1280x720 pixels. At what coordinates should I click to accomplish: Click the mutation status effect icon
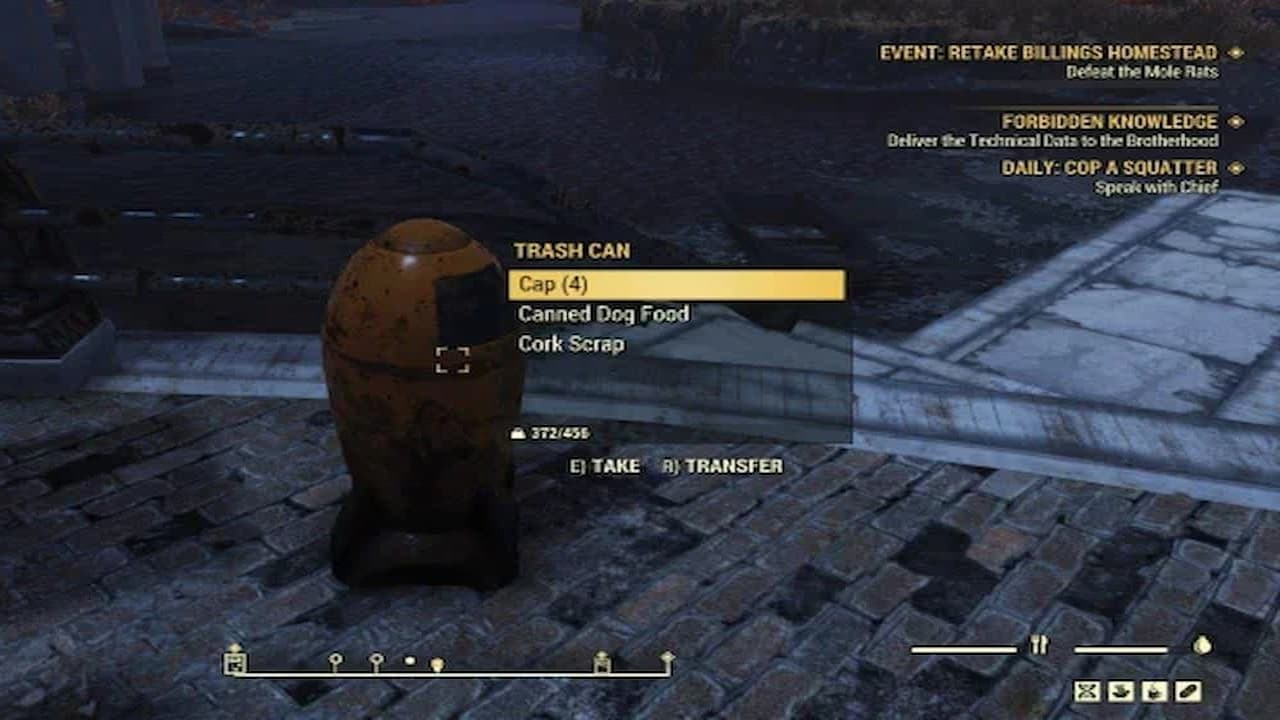(1154, 692)
